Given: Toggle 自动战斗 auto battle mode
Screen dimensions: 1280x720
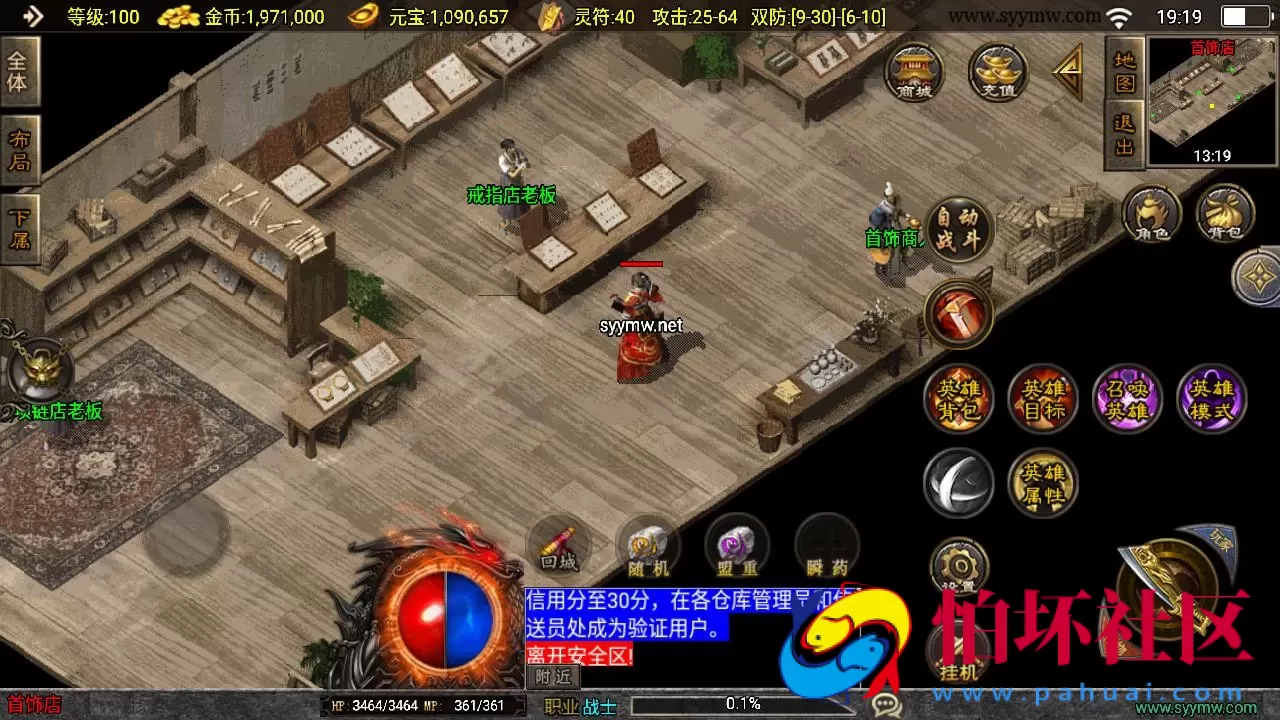Looking at the screenshot, I should point(959,228).
